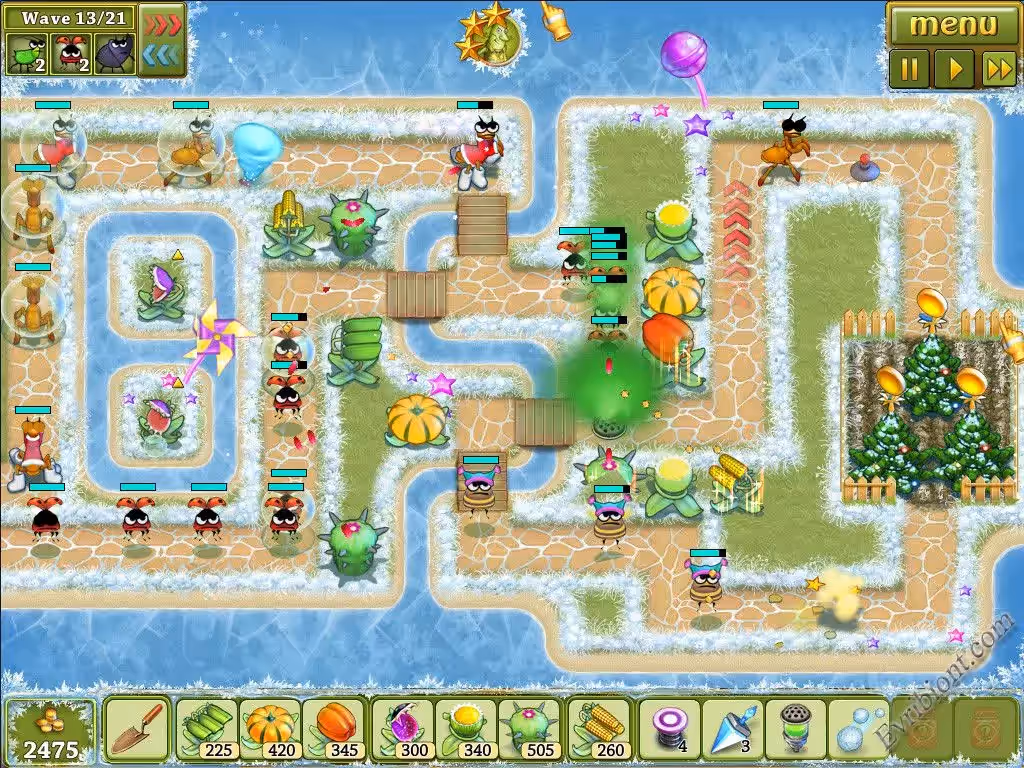View the green grasshopper wave enemy
1024x768 pixels.
[27, 54]
